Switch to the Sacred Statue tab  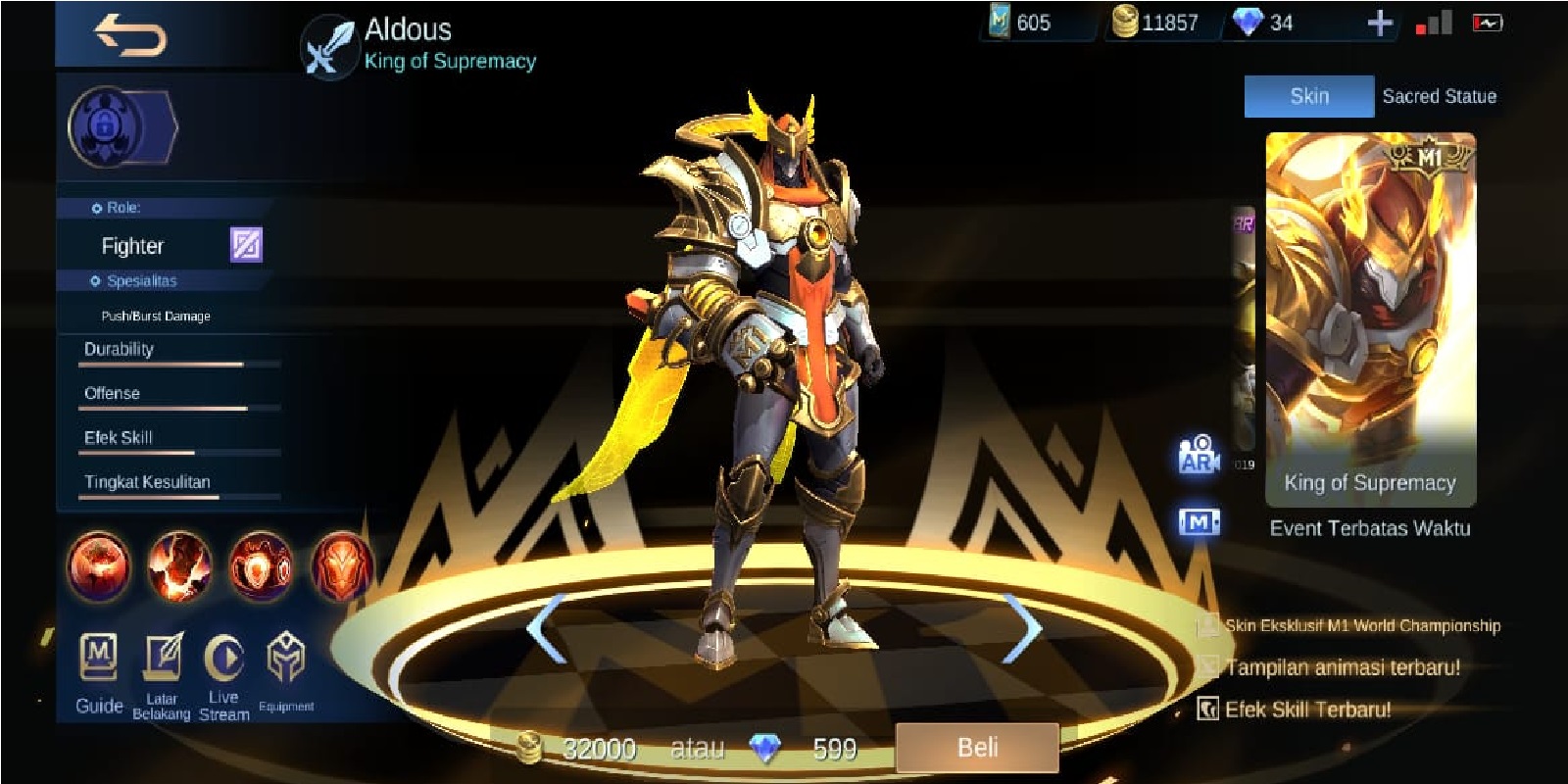(1440, 95)
